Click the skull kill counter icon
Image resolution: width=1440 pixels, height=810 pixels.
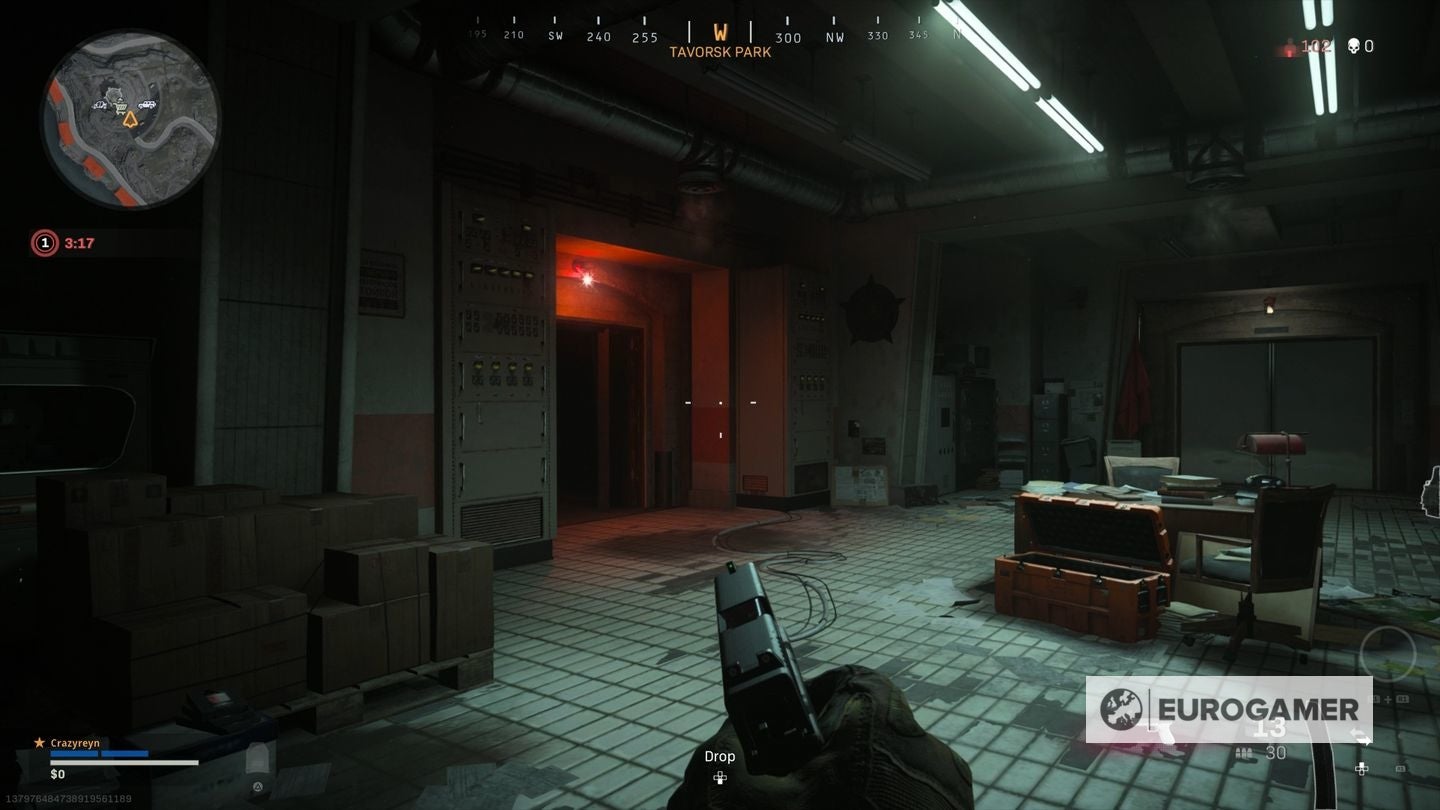[1354, 45]
